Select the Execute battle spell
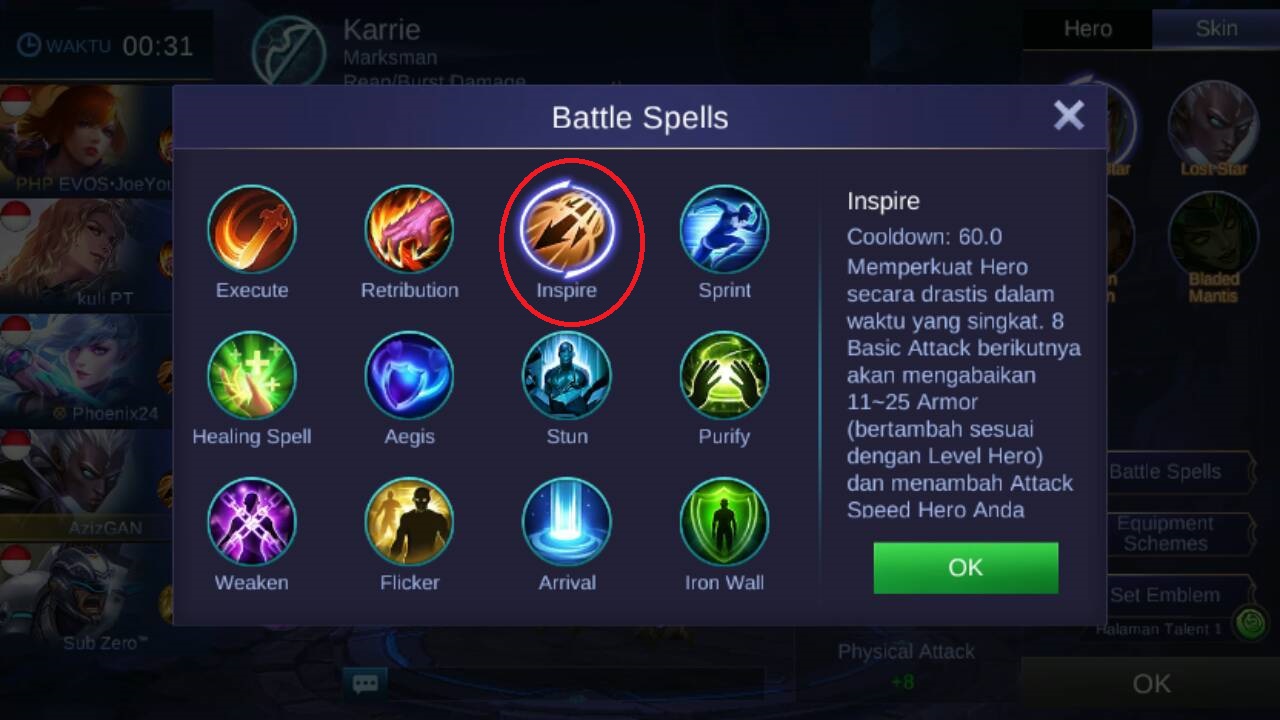Screen dimensions: 1280x720 (252, 230)
